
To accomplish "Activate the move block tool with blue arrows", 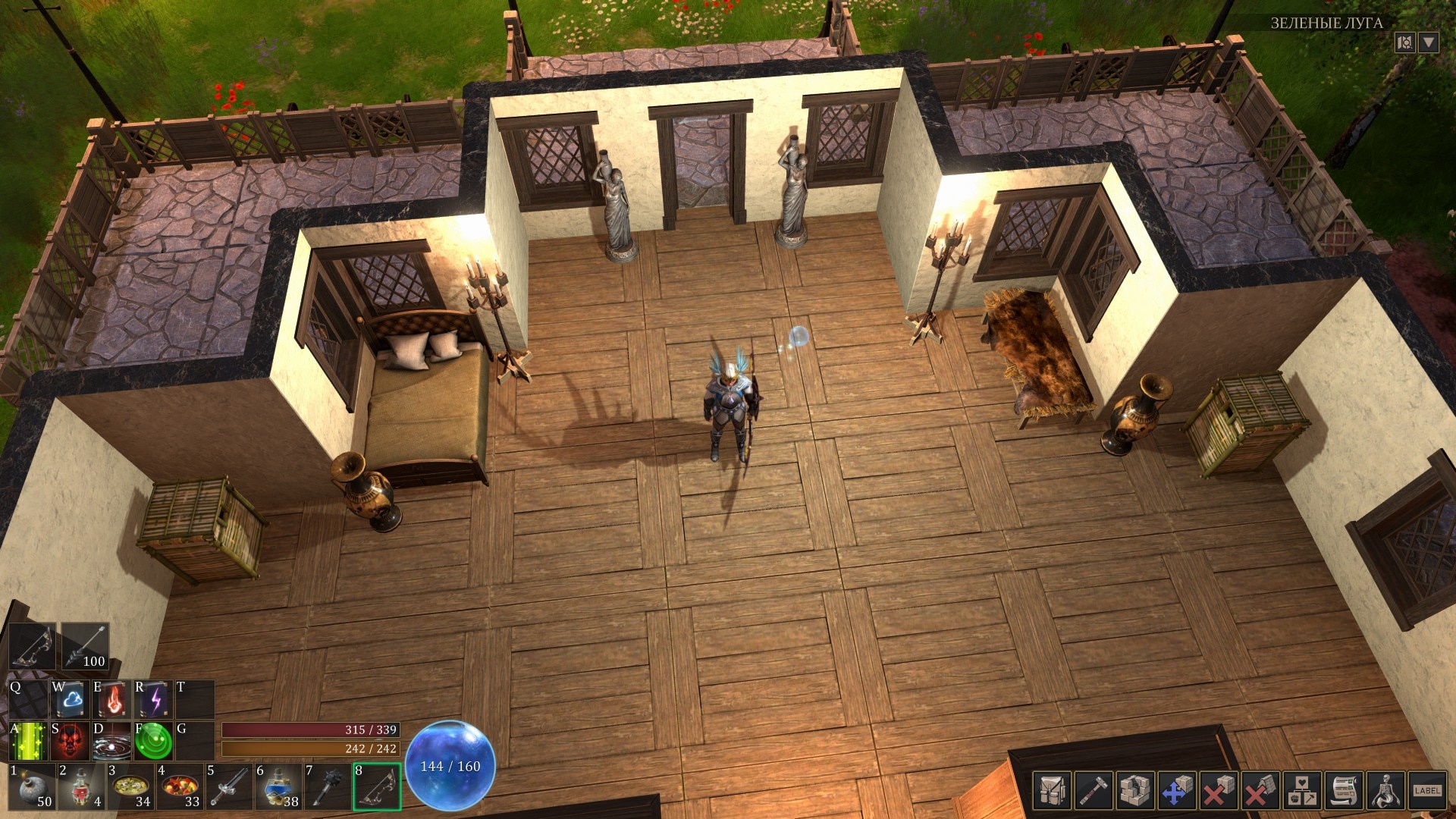I will point(1175,791).
